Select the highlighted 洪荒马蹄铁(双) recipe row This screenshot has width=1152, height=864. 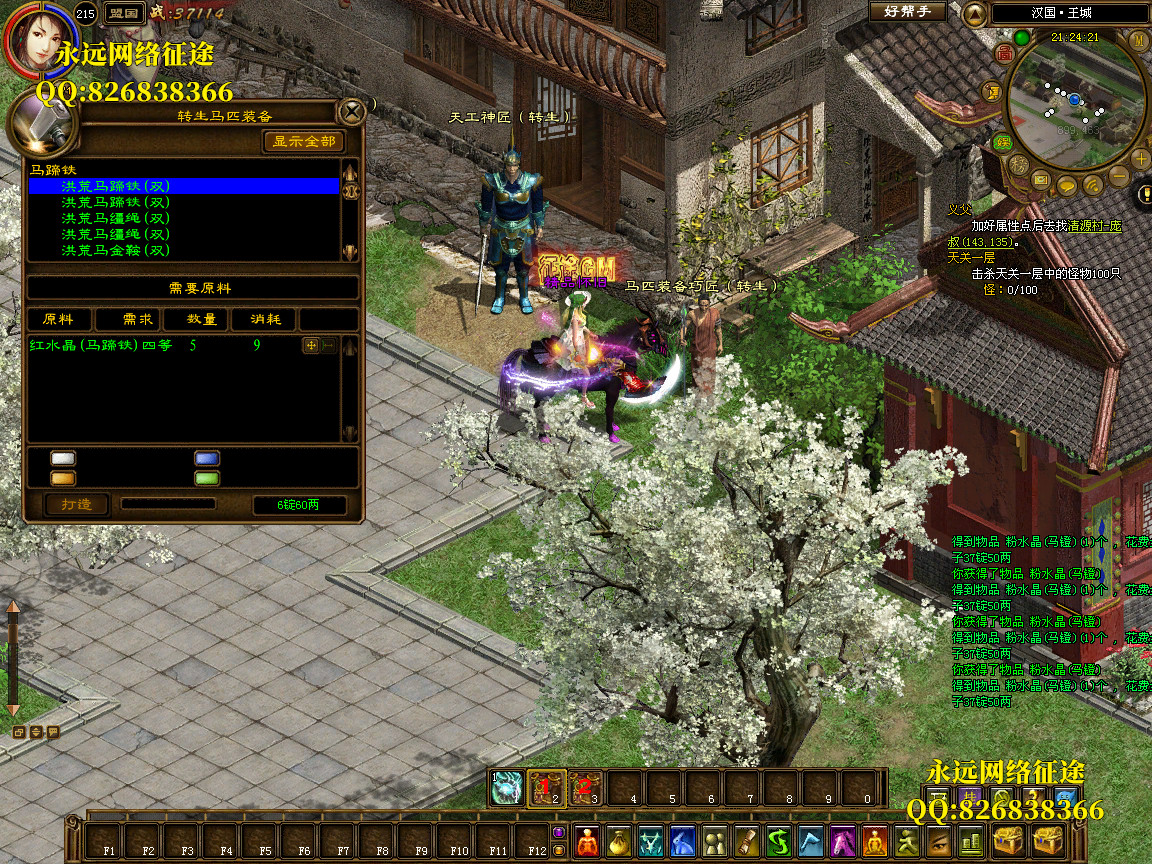(x=184, y=186)
